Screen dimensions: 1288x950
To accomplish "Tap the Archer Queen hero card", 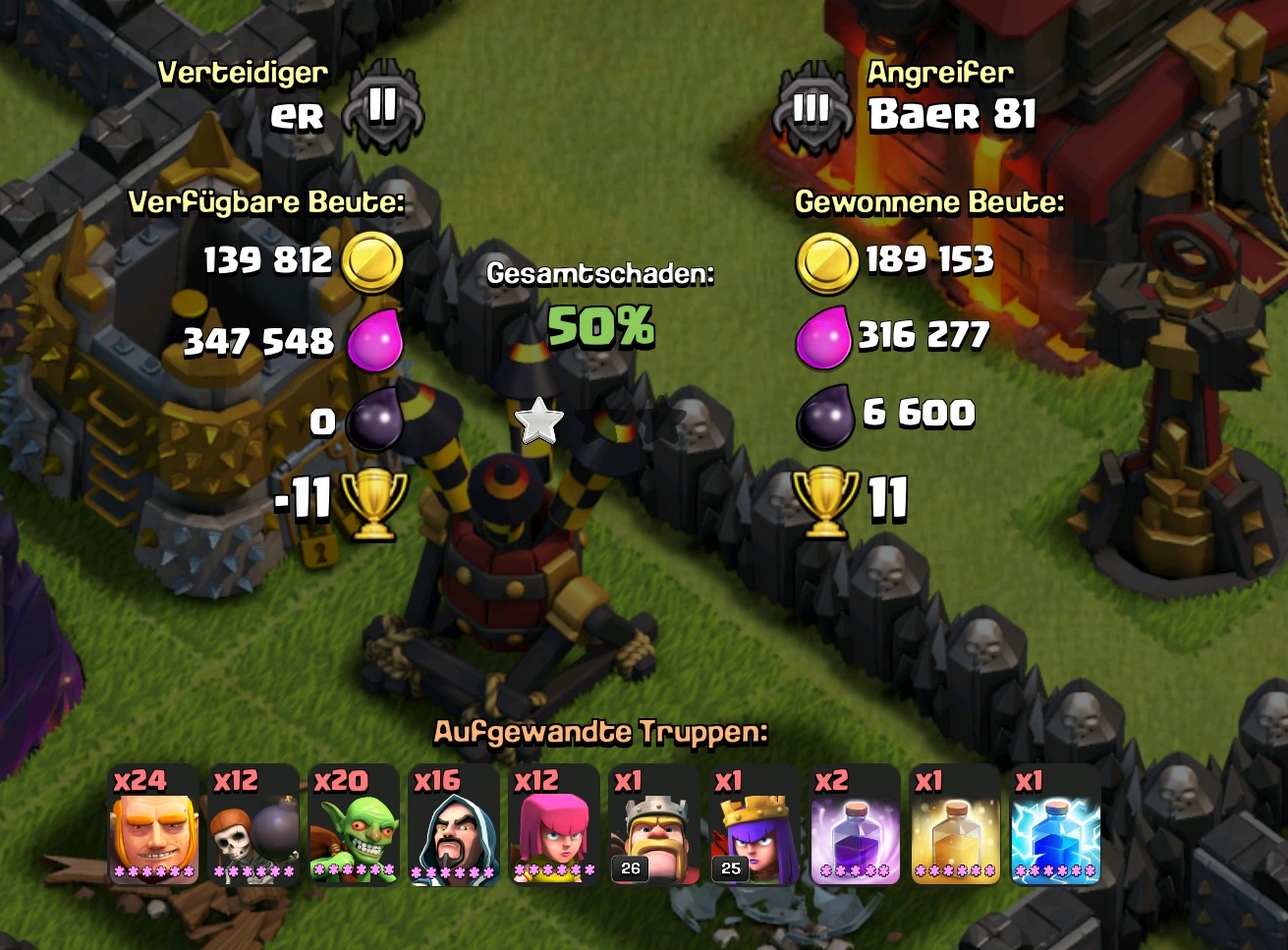I will pos(755,825).
